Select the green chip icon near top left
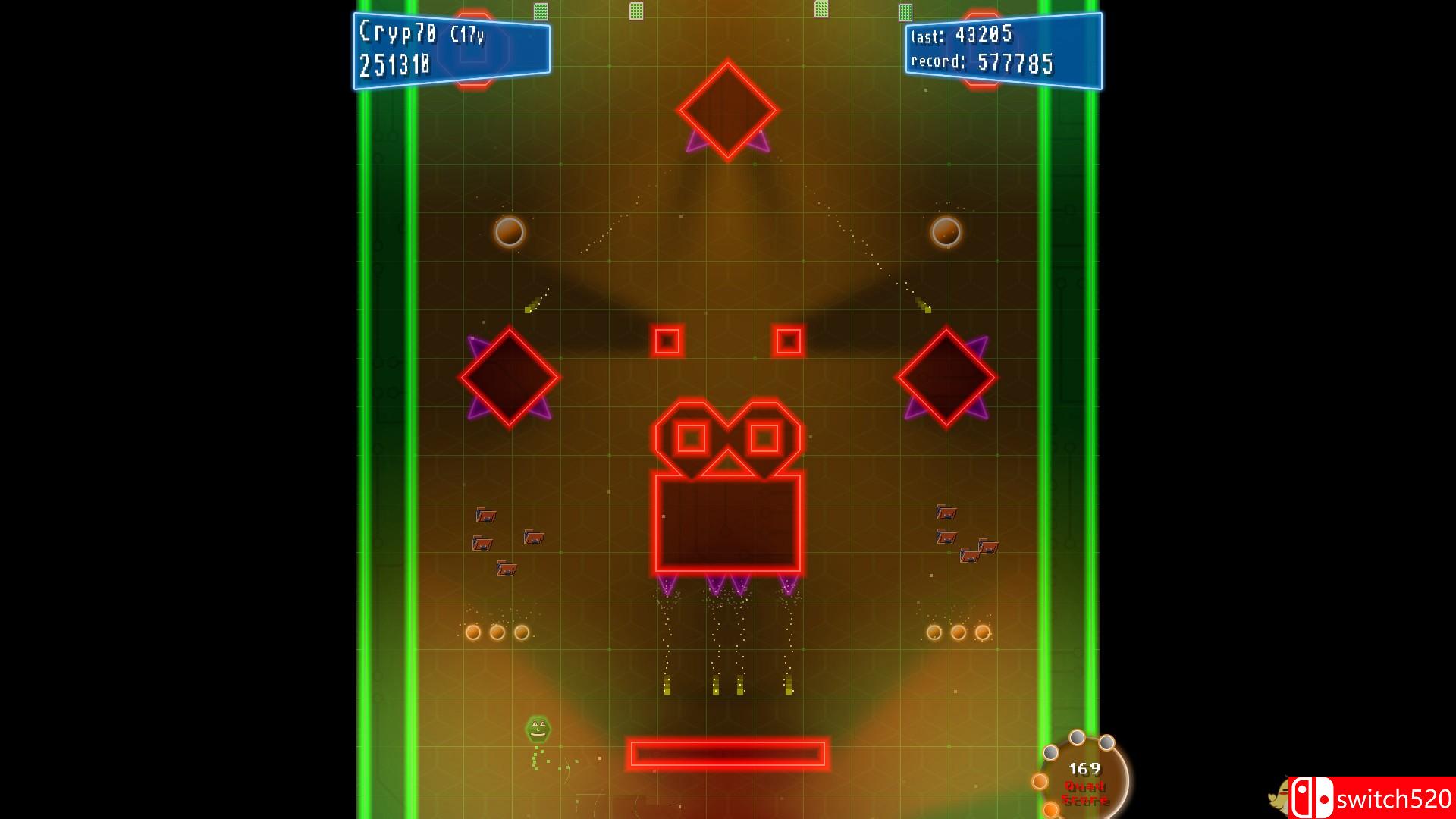The width and height of the screenshot is (1456, 819). 540,11
